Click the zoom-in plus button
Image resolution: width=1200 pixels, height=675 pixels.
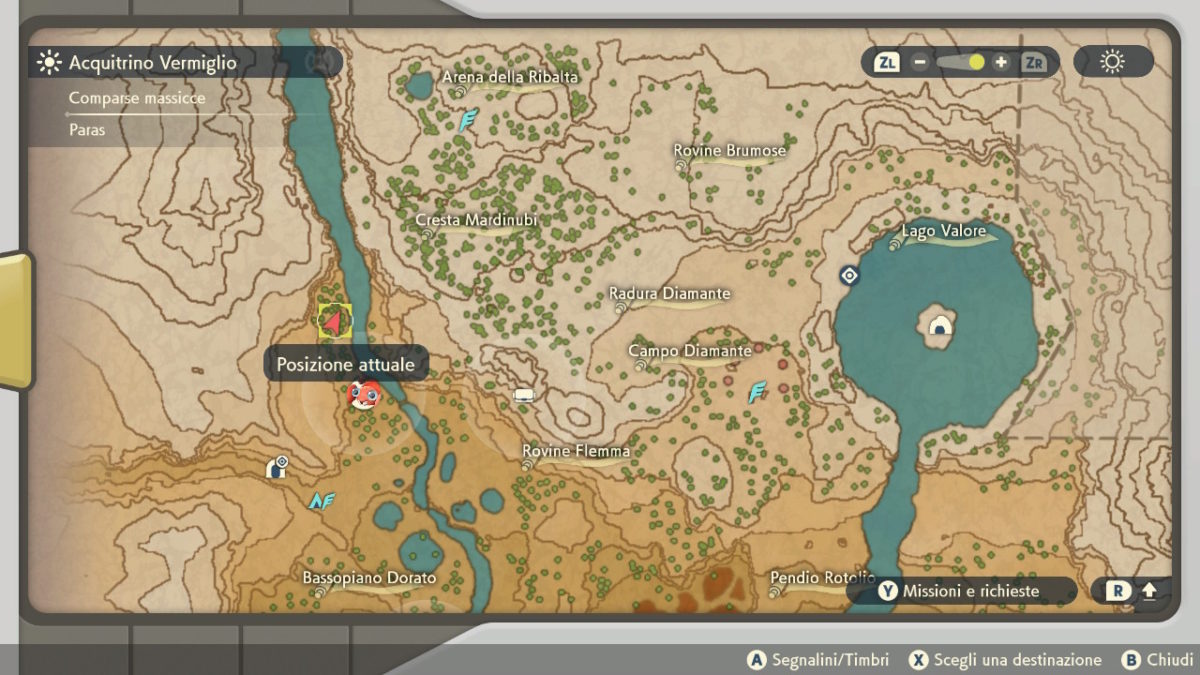click(1001, 62)
